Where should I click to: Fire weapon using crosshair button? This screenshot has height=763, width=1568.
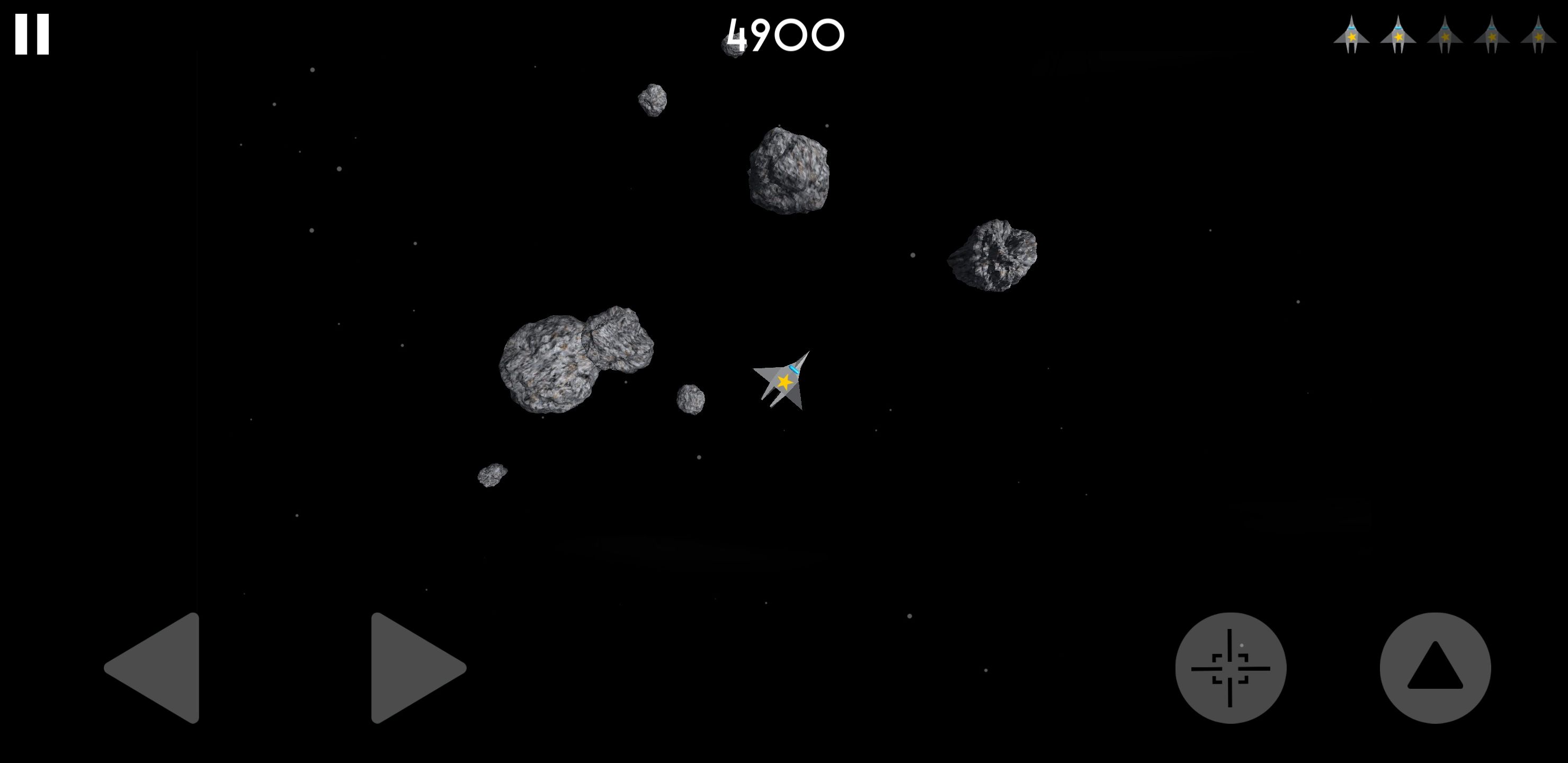(x=1230, y=668)
